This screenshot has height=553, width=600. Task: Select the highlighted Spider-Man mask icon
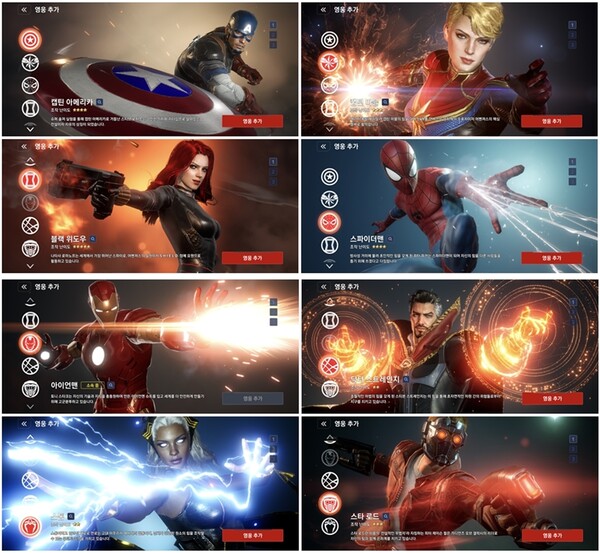330,221
